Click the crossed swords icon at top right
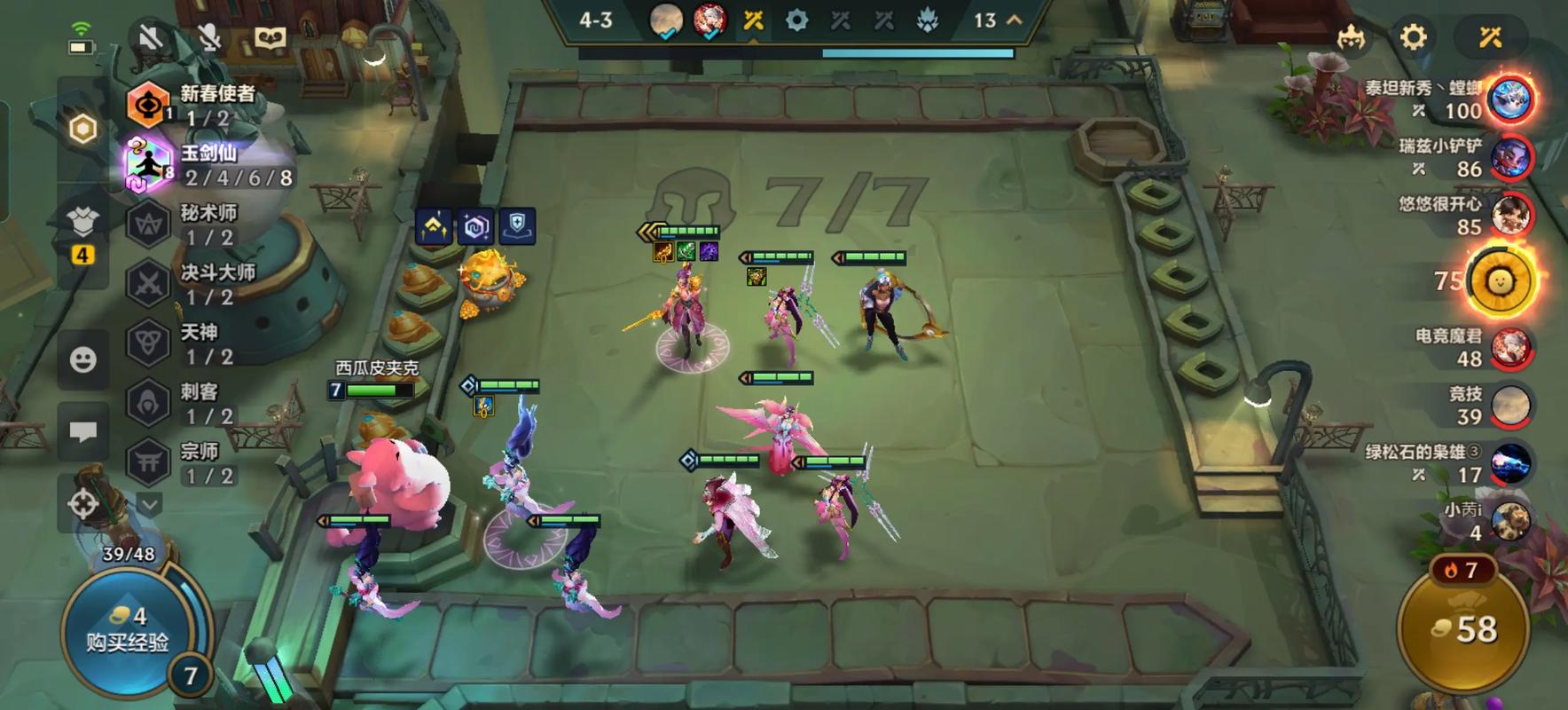 tap(1490, 37)
